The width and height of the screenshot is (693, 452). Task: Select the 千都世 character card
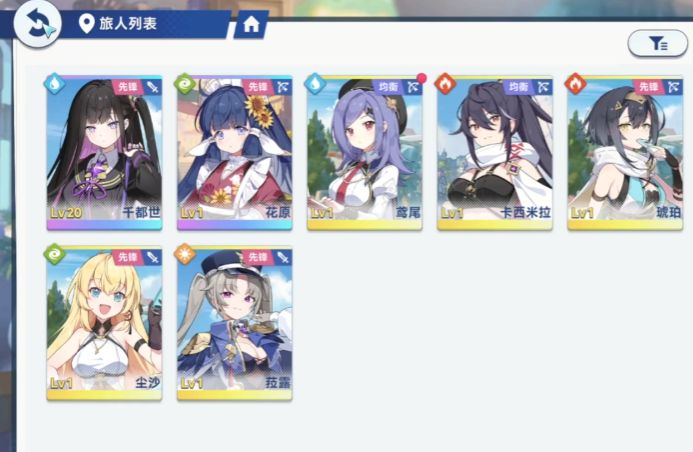click(x=104, y=152)
